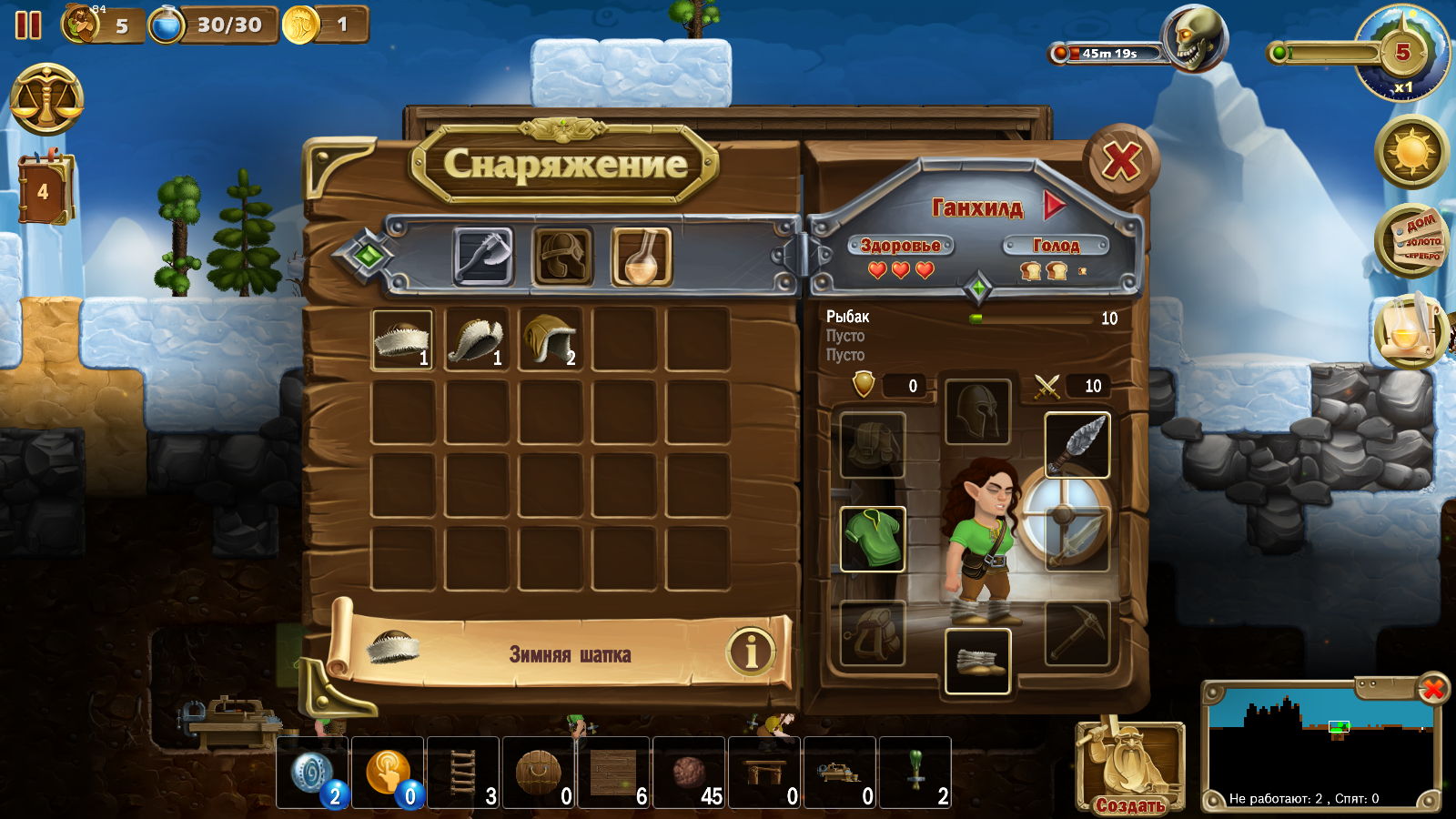Select the equipped green shirt slot
This screenshot has width=1456, height=819.
(x=872, y=539)
